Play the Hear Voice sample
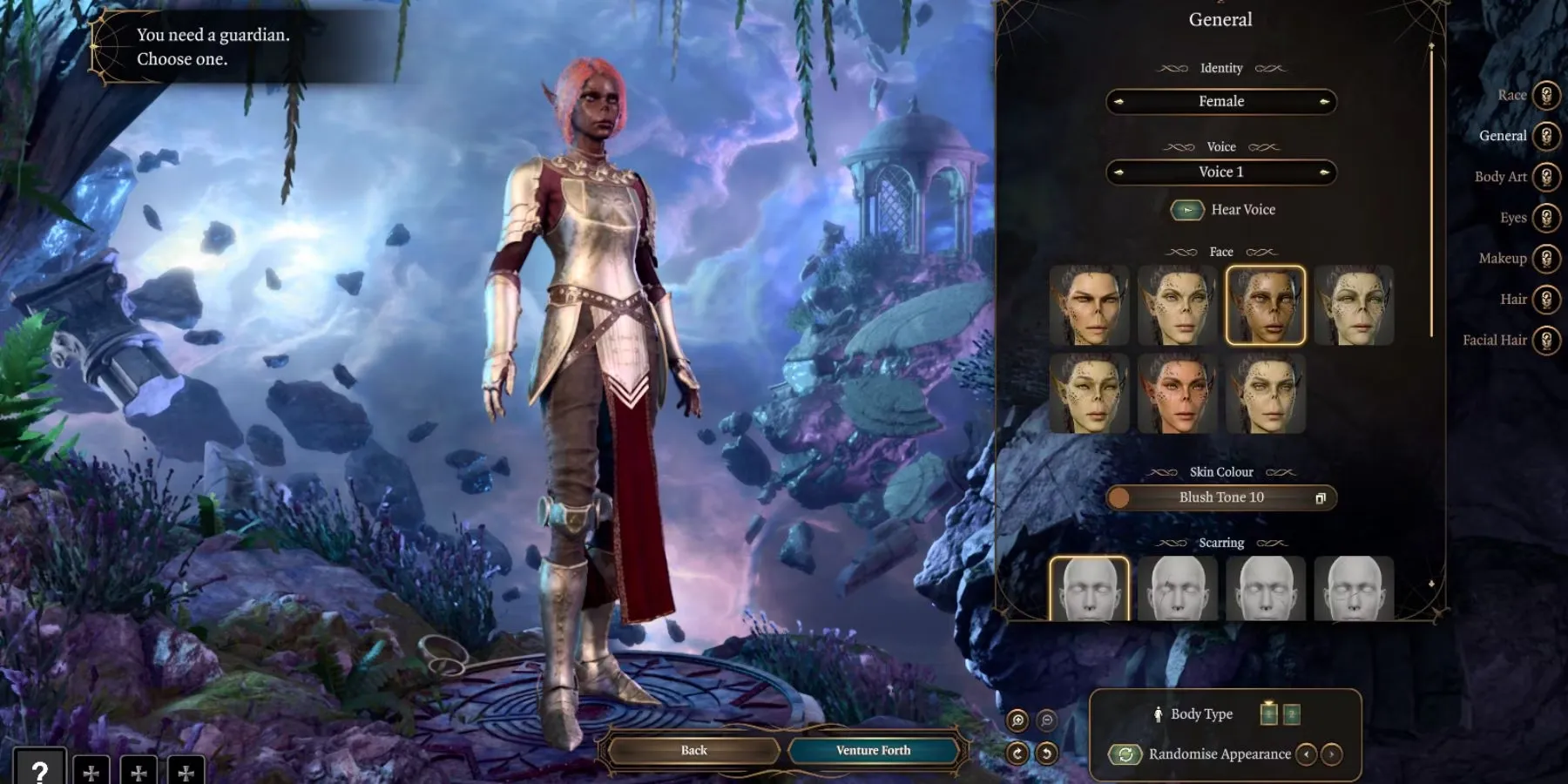The image size is (1568, 784). pos(1187,210)
